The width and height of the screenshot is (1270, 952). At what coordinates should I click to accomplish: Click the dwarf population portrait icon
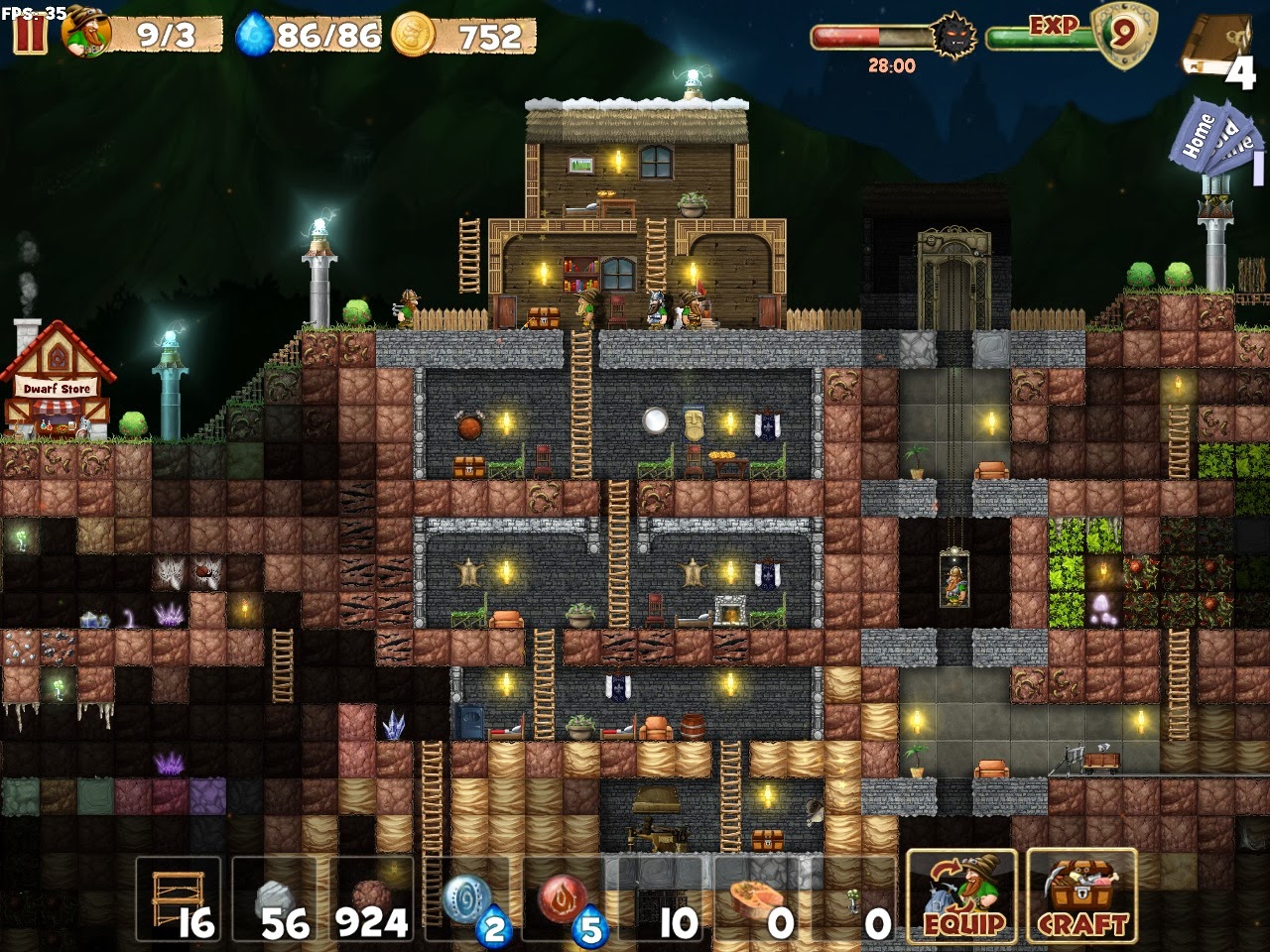click(x=87, y=35)
